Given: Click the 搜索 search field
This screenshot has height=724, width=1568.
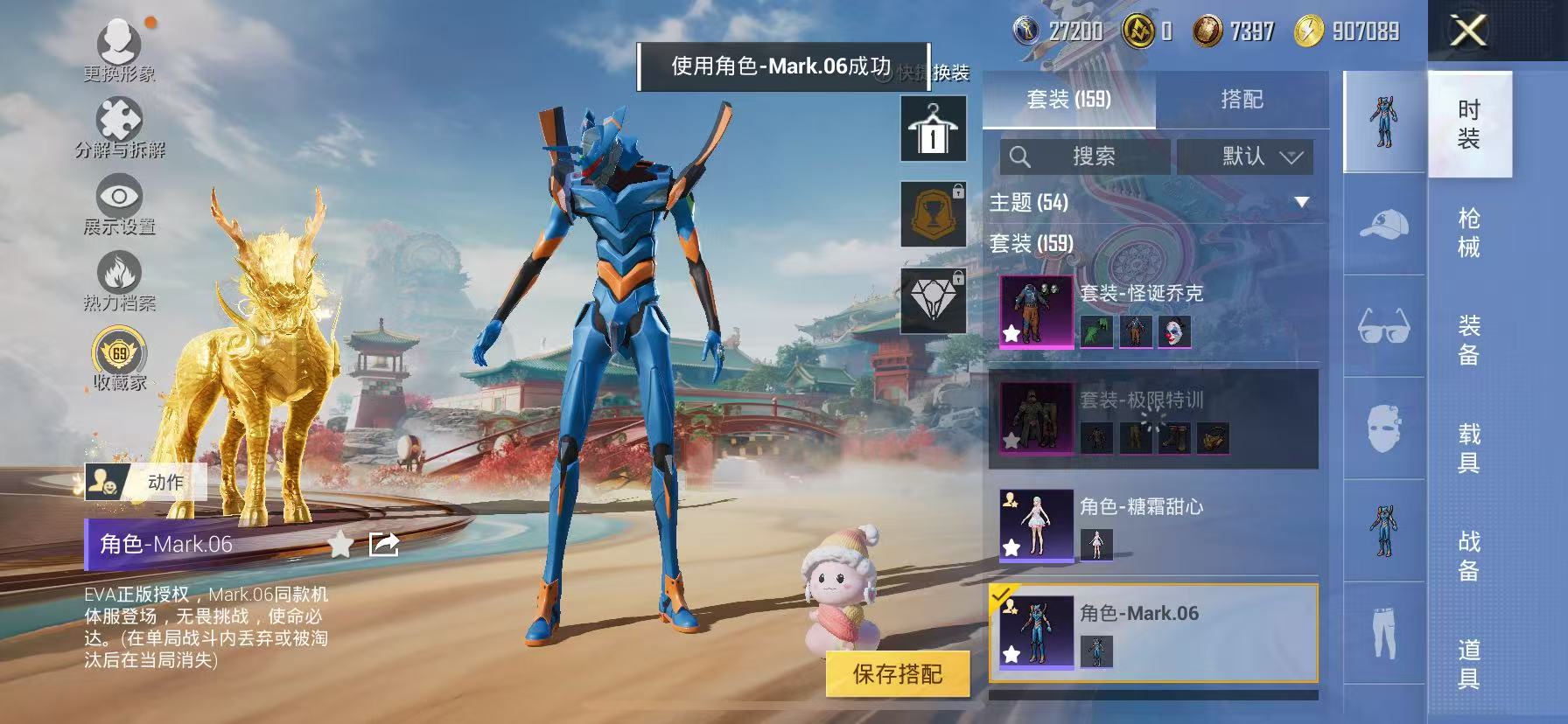Looking at the screenshot, I should pos(1085,157).
